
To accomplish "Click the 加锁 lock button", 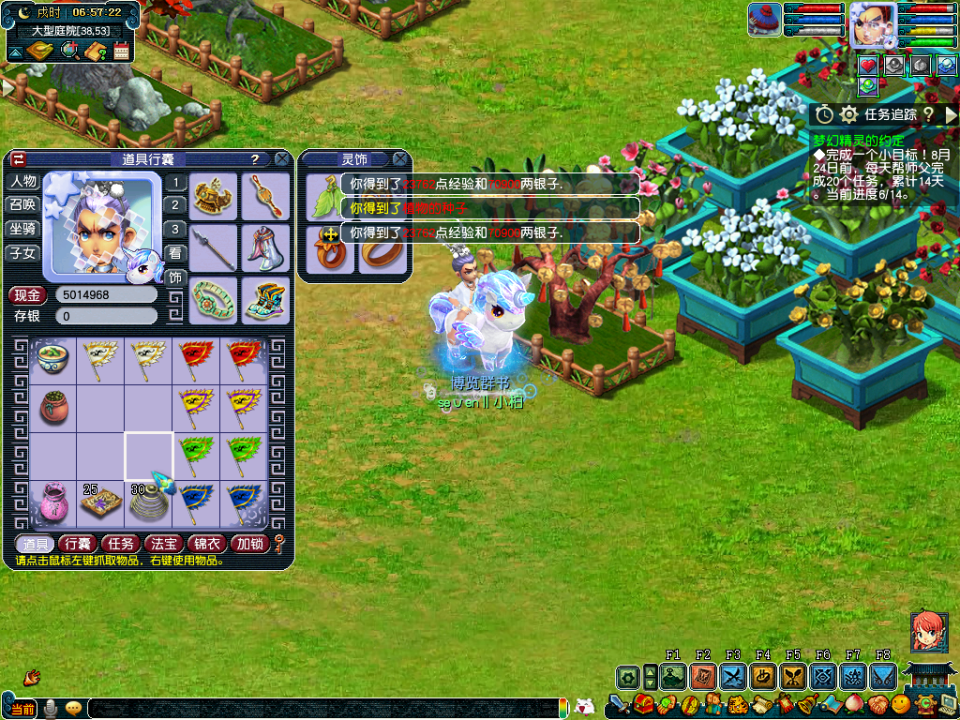I will coord(249,543).
